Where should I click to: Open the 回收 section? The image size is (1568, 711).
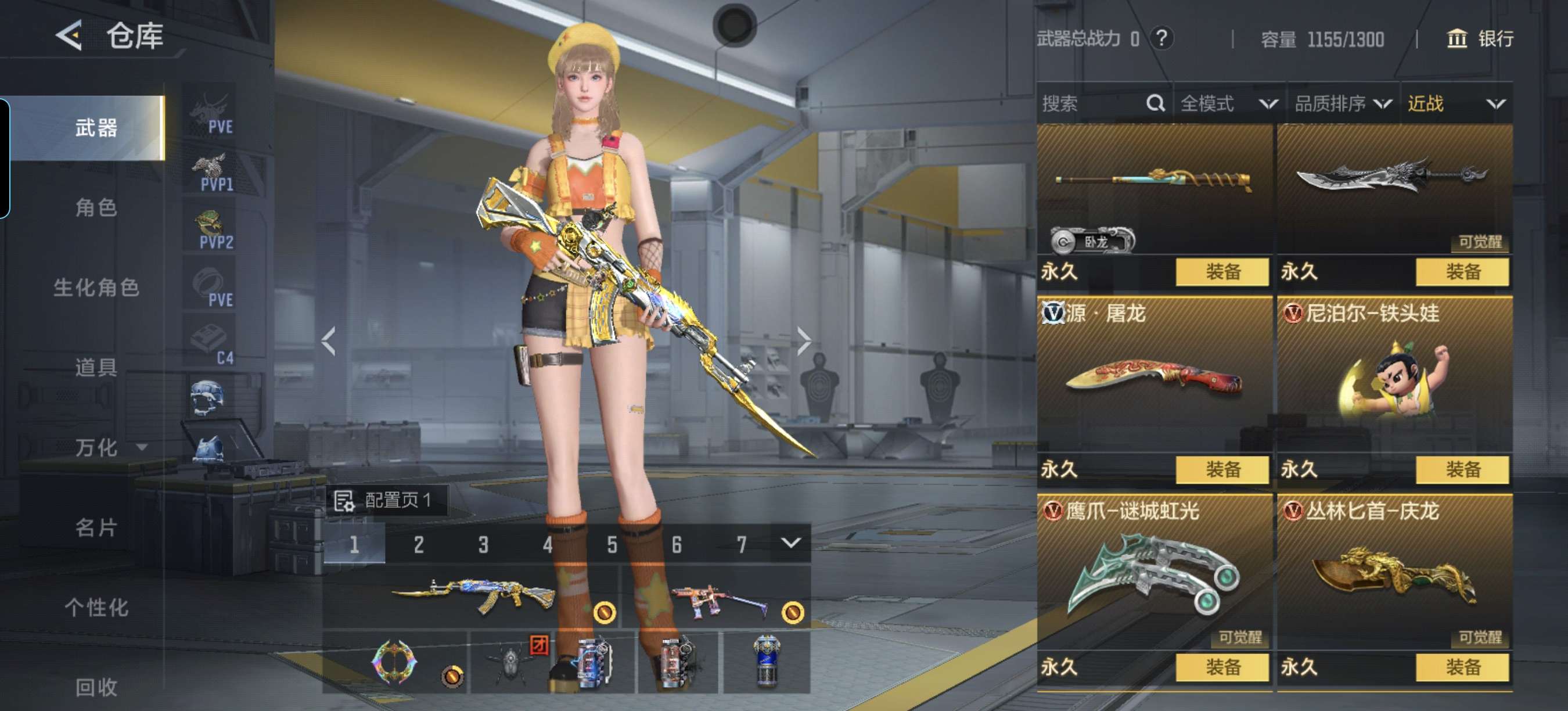(96, 687)
